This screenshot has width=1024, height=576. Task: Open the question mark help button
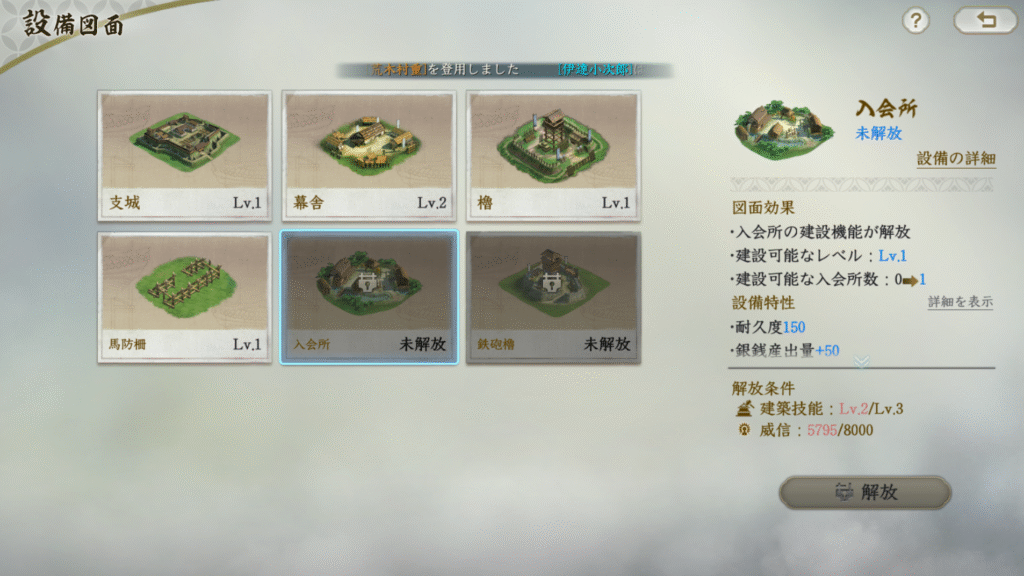tap(916, 21)
